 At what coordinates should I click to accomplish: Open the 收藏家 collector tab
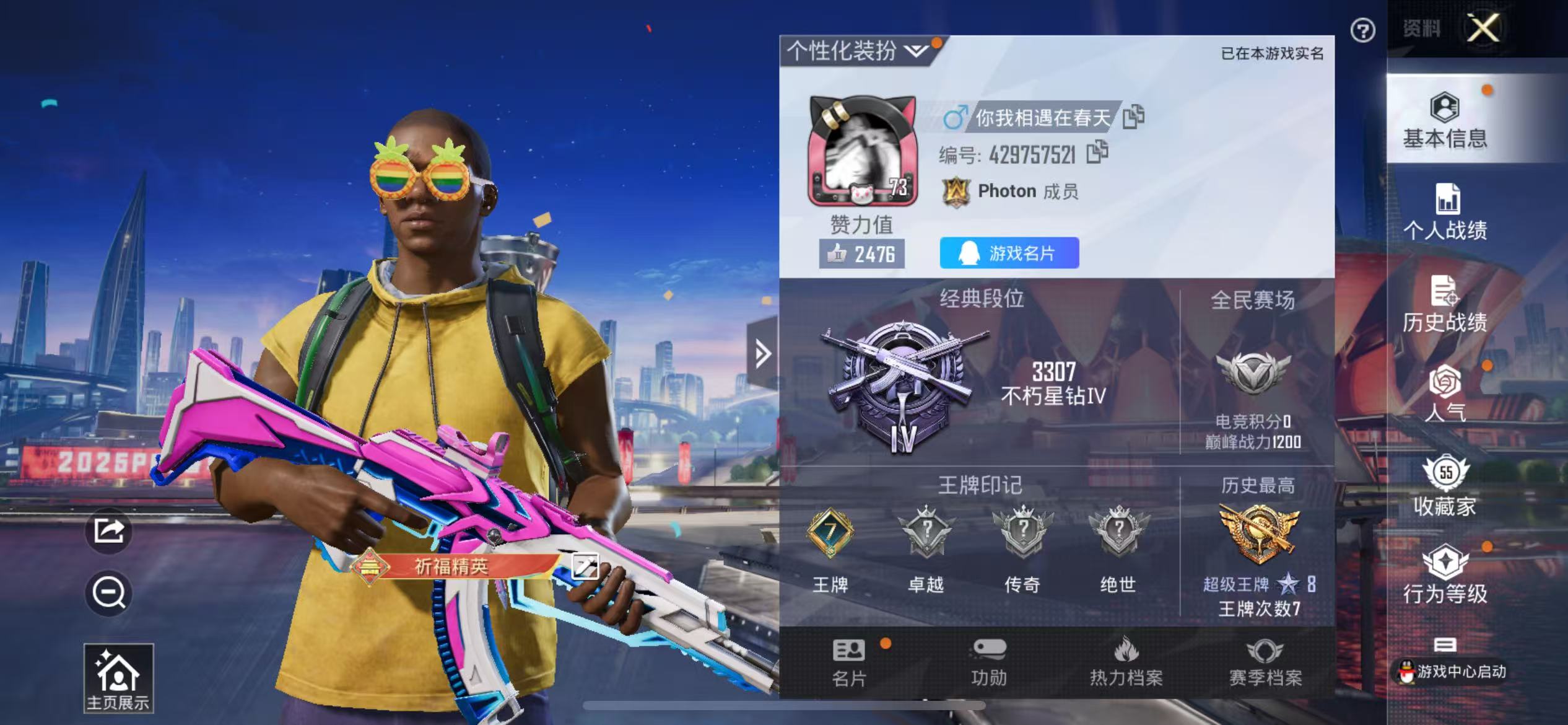pyautogui.click(x=1445, y=487)
